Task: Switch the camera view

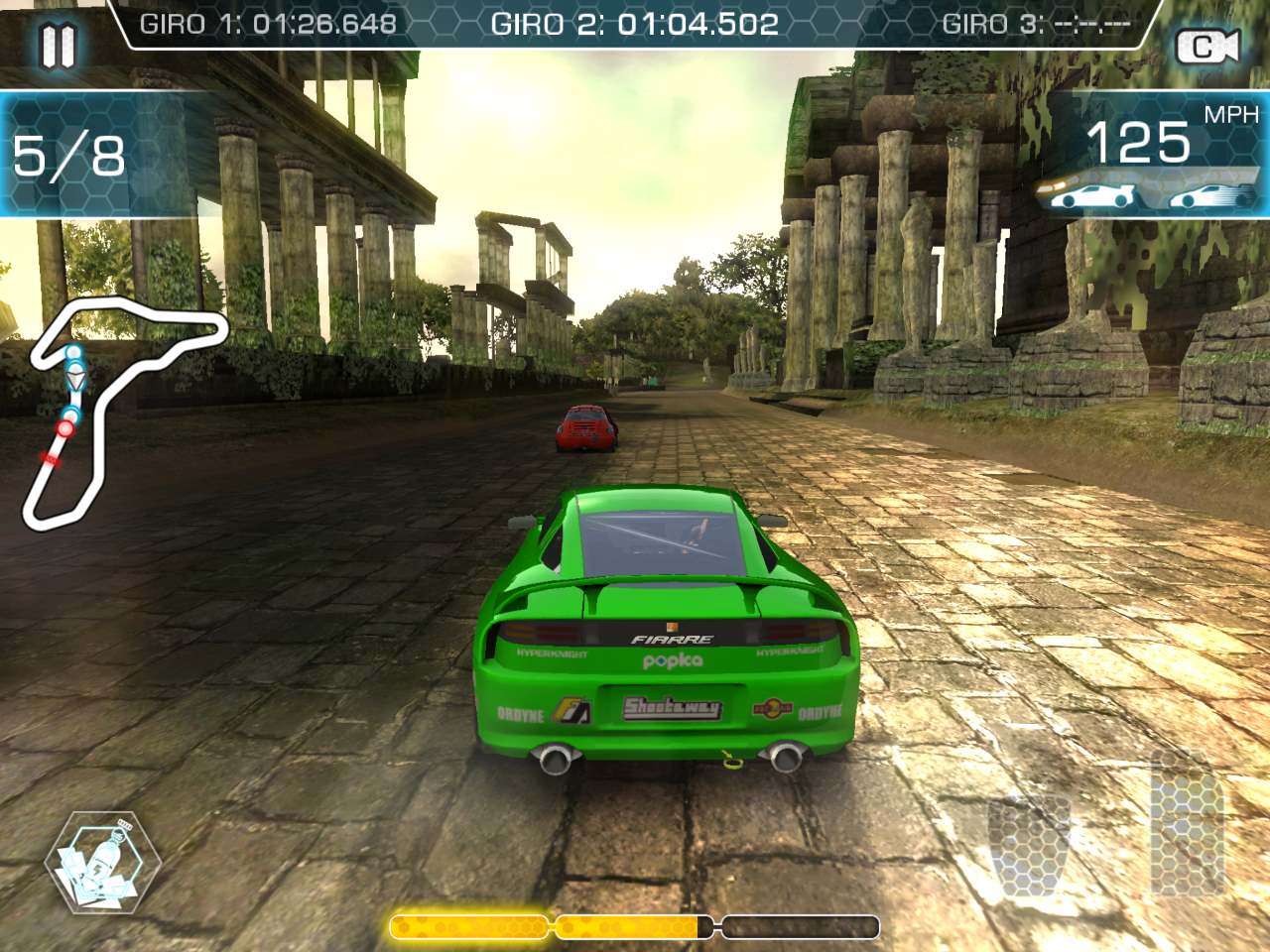Action: 1206,47
